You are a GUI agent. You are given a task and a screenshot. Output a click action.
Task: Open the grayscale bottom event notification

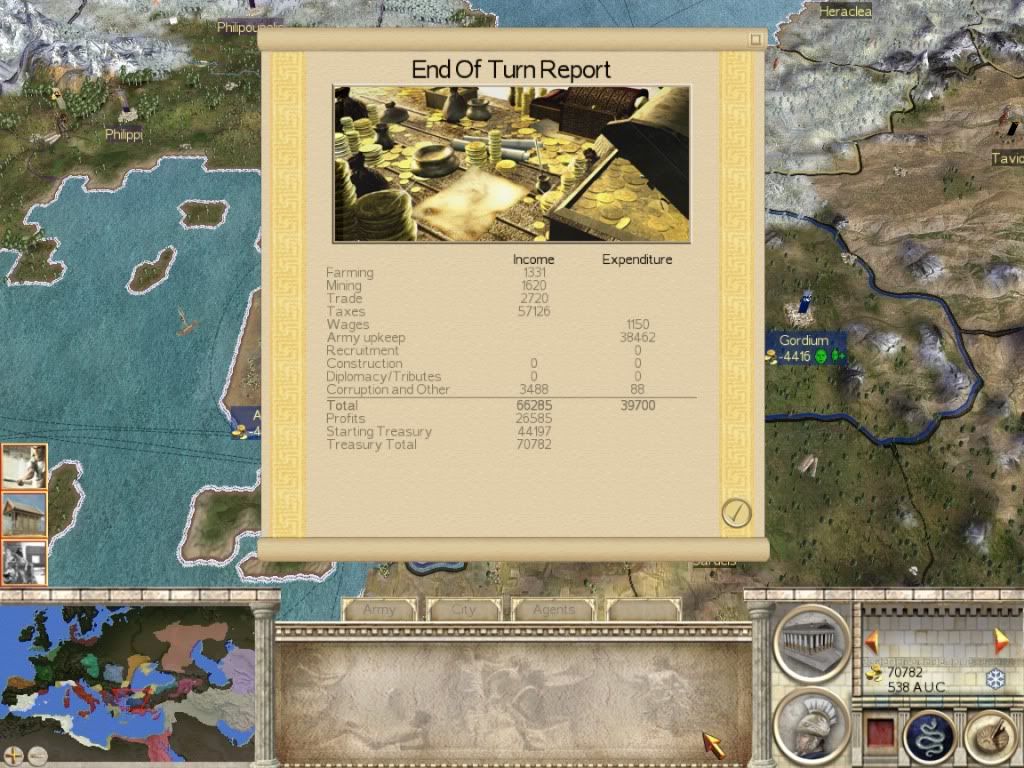tap(24, 562)
